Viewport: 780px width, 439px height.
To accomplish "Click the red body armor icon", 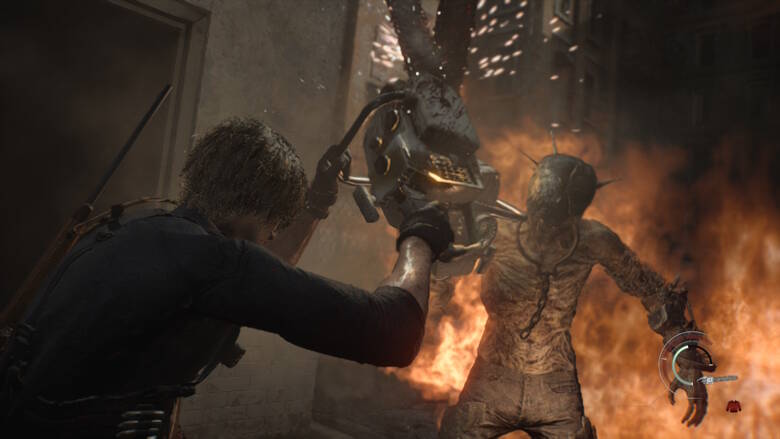I will (733, 405).
